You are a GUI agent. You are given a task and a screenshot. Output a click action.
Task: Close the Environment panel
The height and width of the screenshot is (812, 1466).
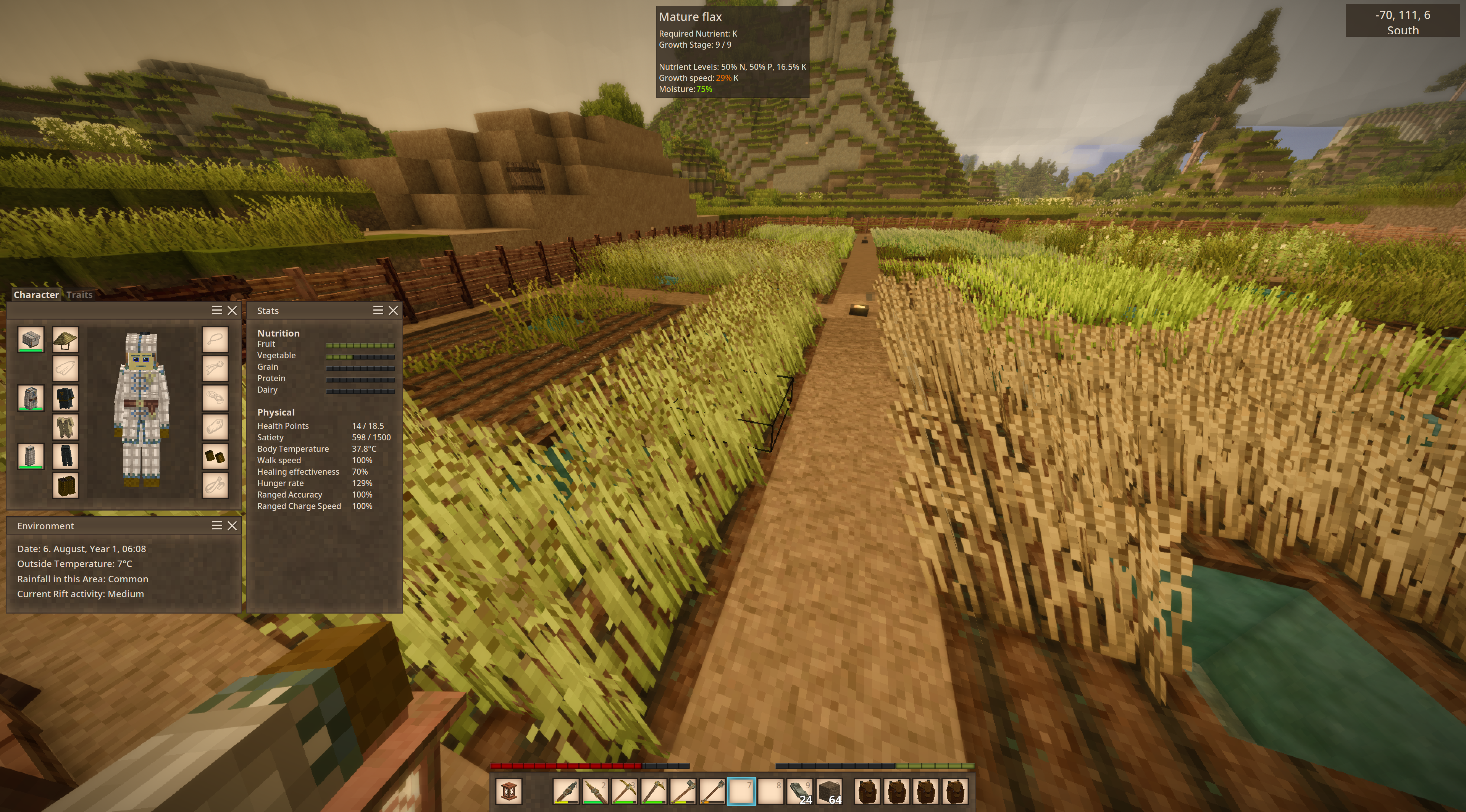pos(232,526)
